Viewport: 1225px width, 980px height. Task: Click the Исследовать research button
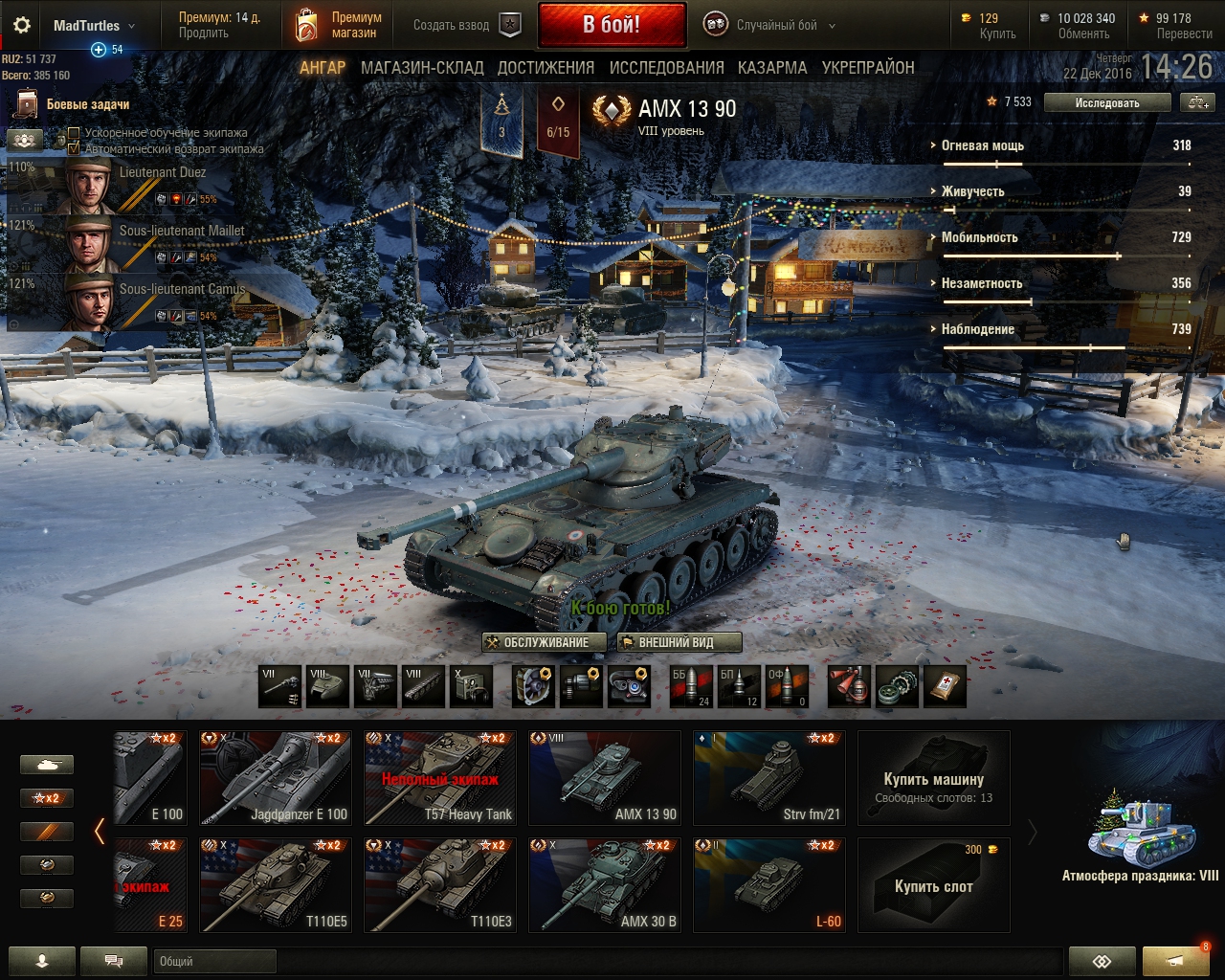tap(1106, 102)
